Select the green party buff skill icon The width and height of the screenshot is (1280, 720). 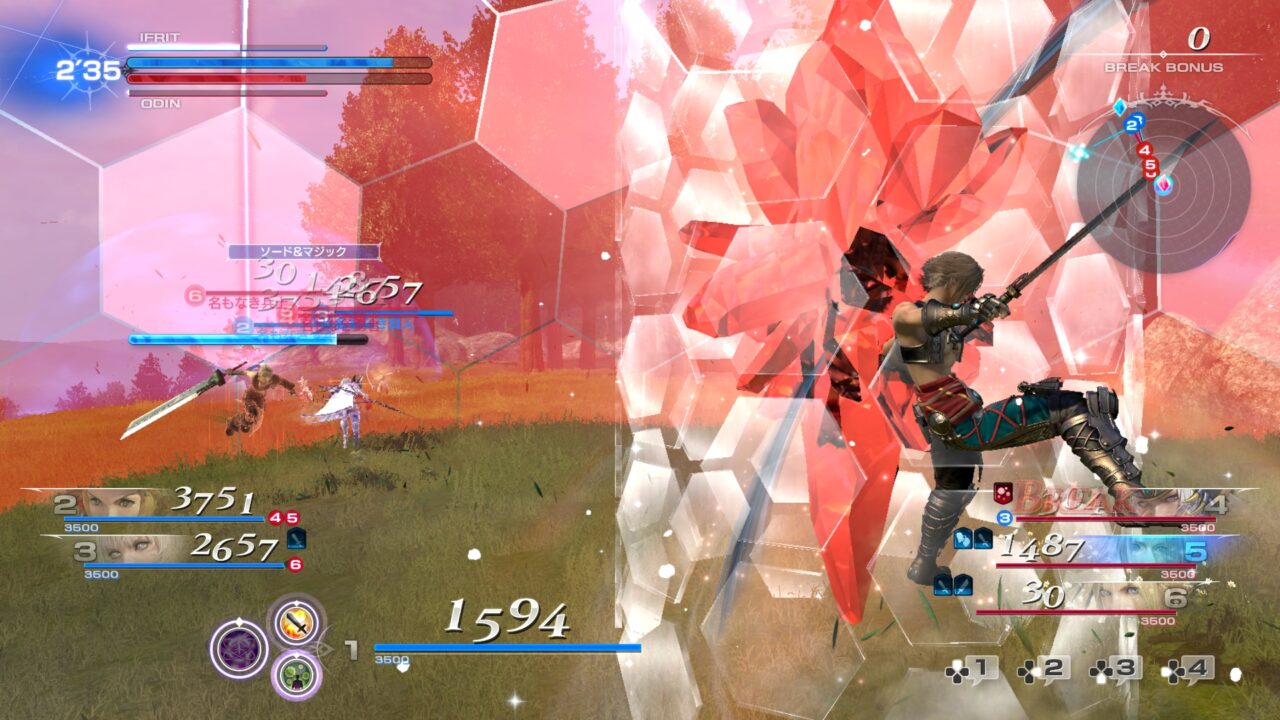click(x=297, y=676)
